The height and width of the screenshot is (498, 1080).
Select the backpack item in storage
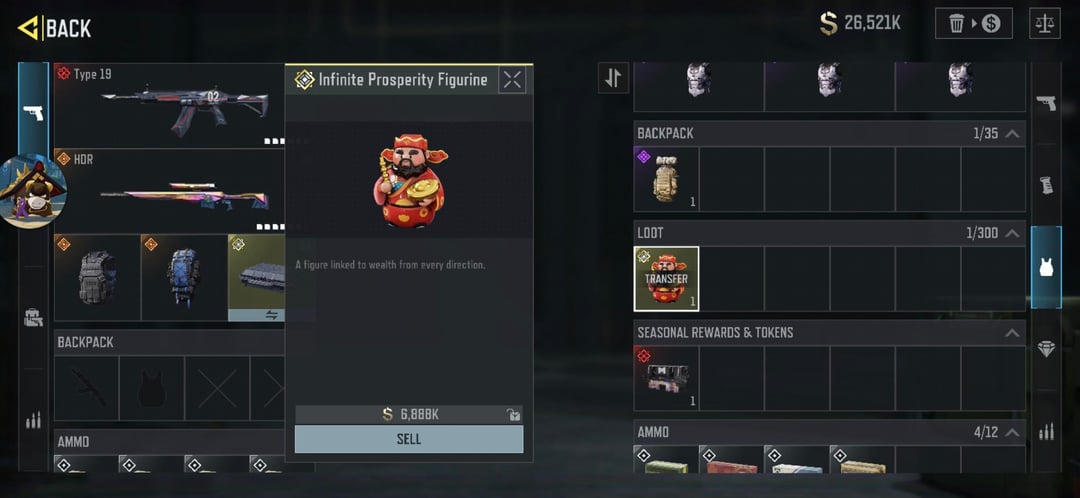[666, 179]
